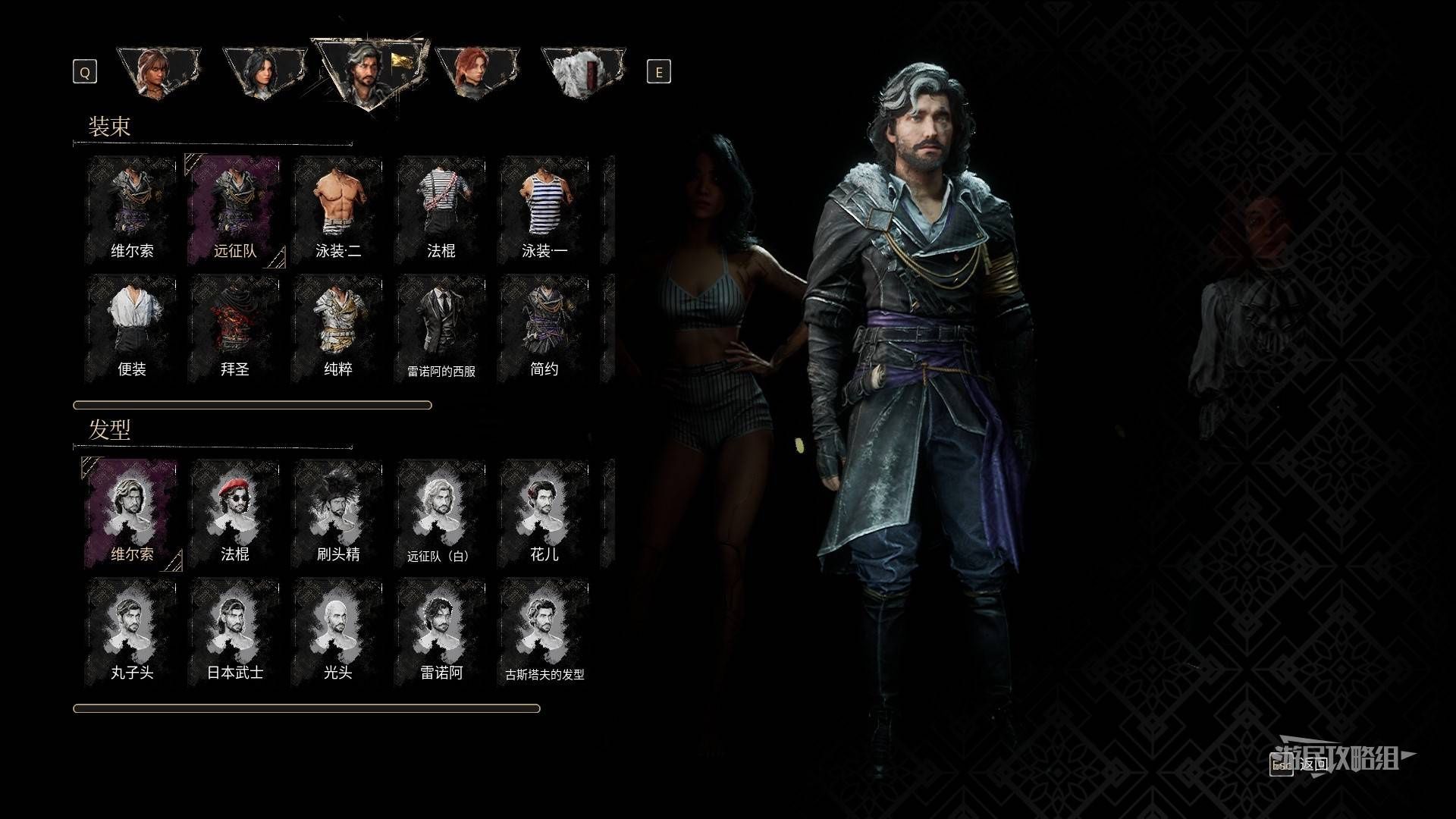This screenshot has width=1456, height=819.
Task: Select the 法棍 red beret hairstyle
Action: (x=235, y=513)
